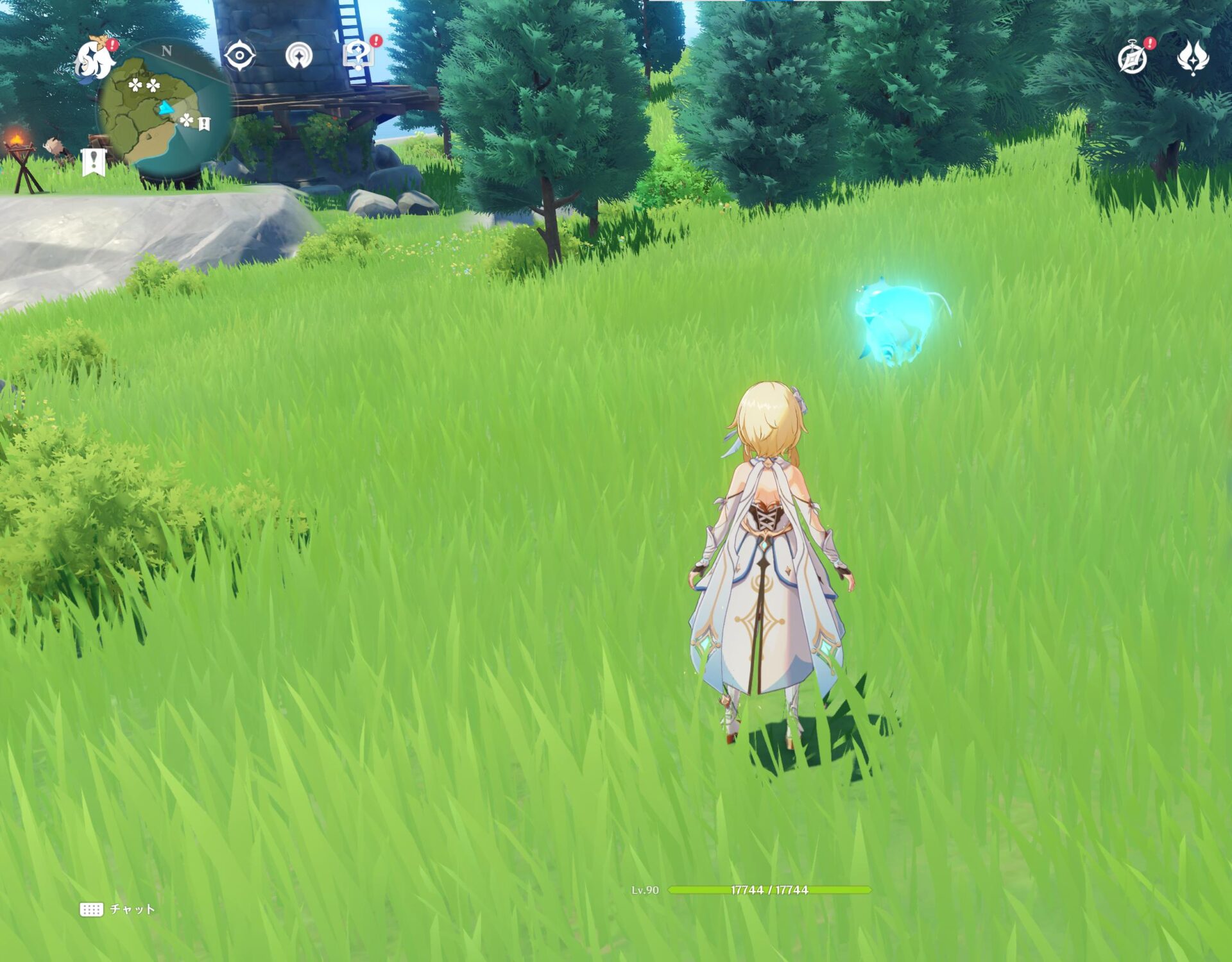This screenshot has width=1232, height=962.
Task: Open the winged star icon
Action: click(1193, 58)
